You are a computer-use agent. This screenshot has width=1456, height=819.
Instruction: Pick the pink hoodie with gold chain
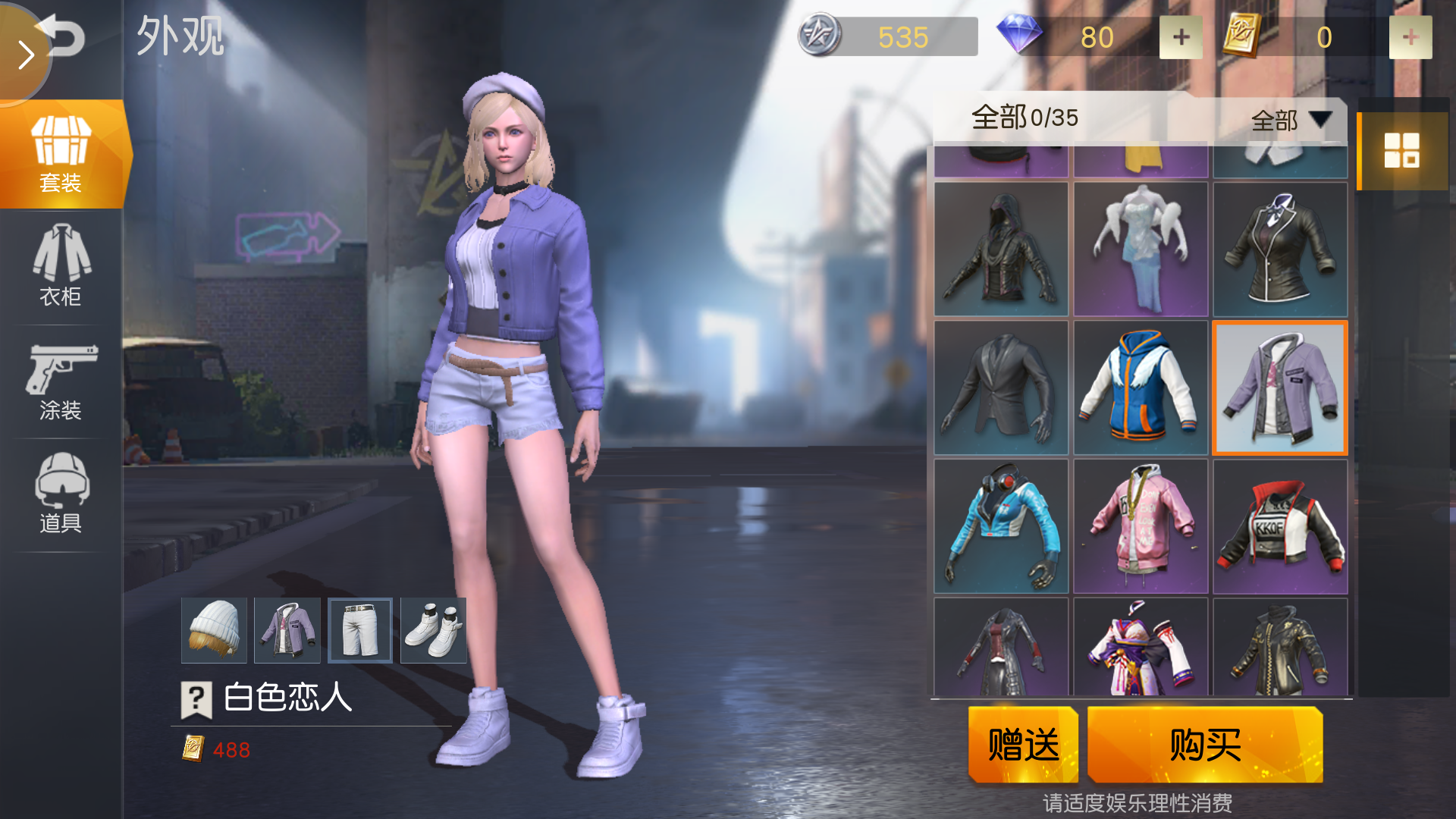tap(1141, 526)
